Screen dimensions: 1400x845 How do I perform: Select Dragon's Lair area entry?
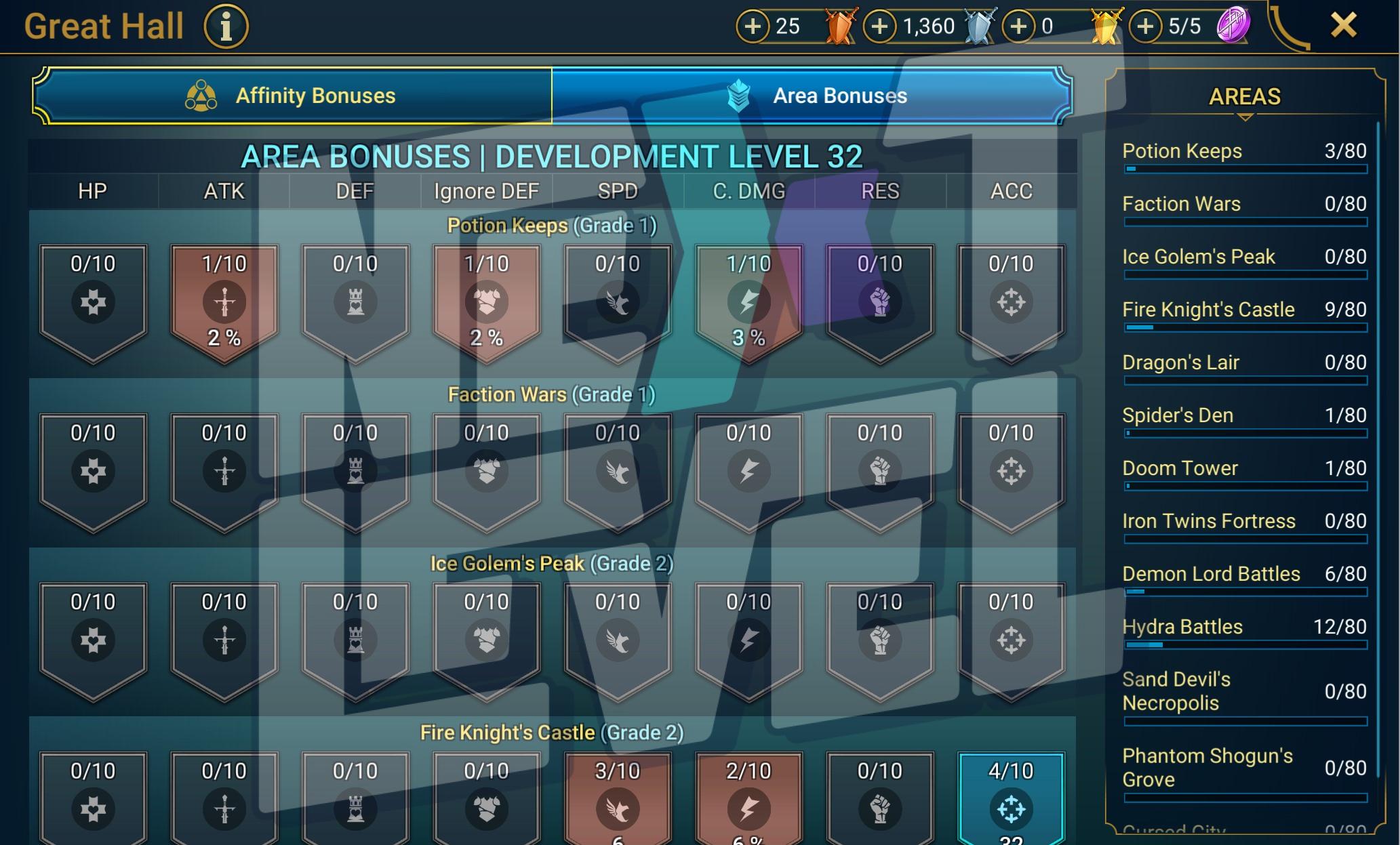coord(1243,363)
